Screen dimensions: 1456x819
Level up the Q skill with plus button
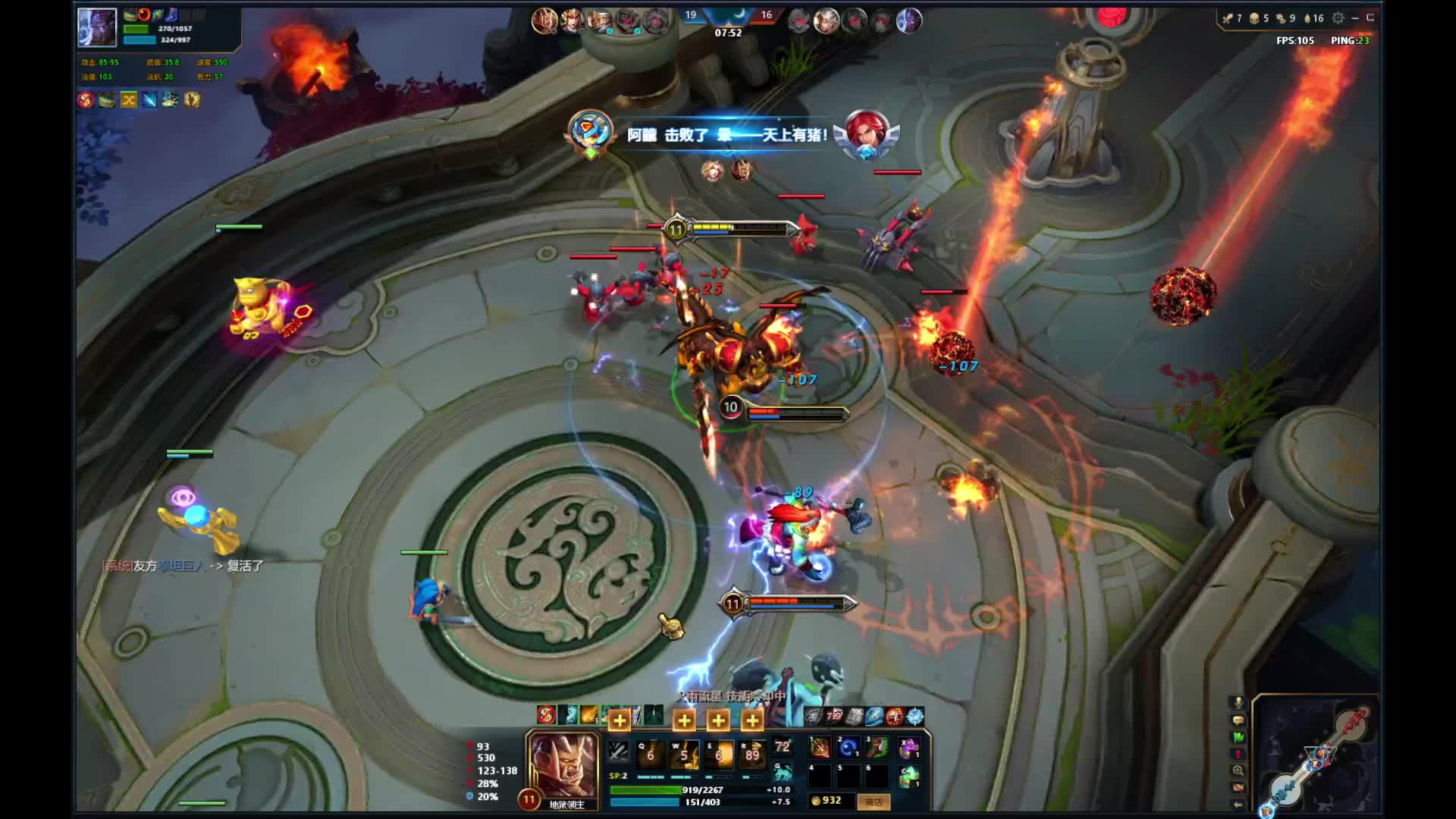tap(619, 720)
